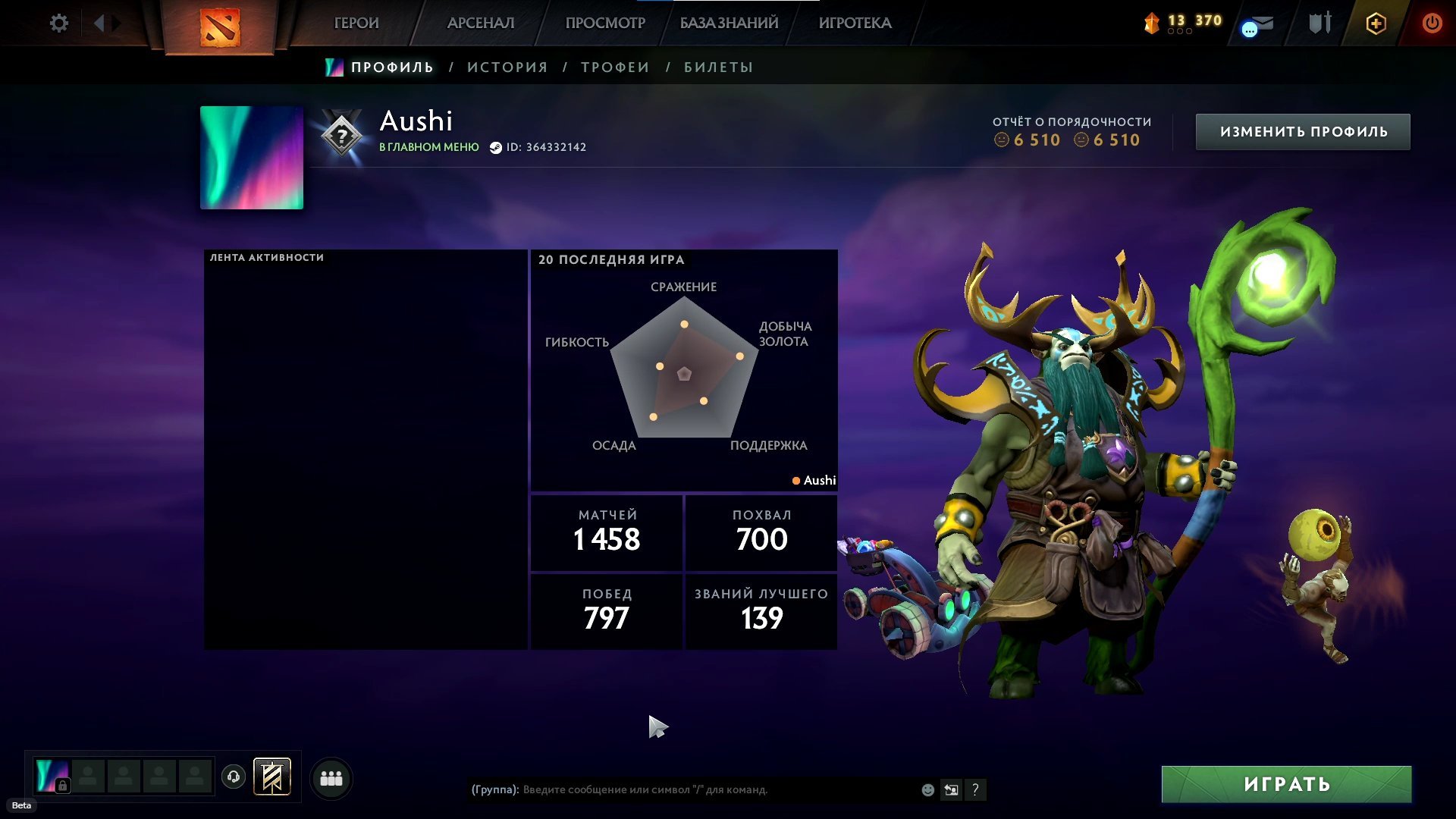
Task: Switch to the ИСТОРИЯ tab
Action: click(x=507, y=67)
